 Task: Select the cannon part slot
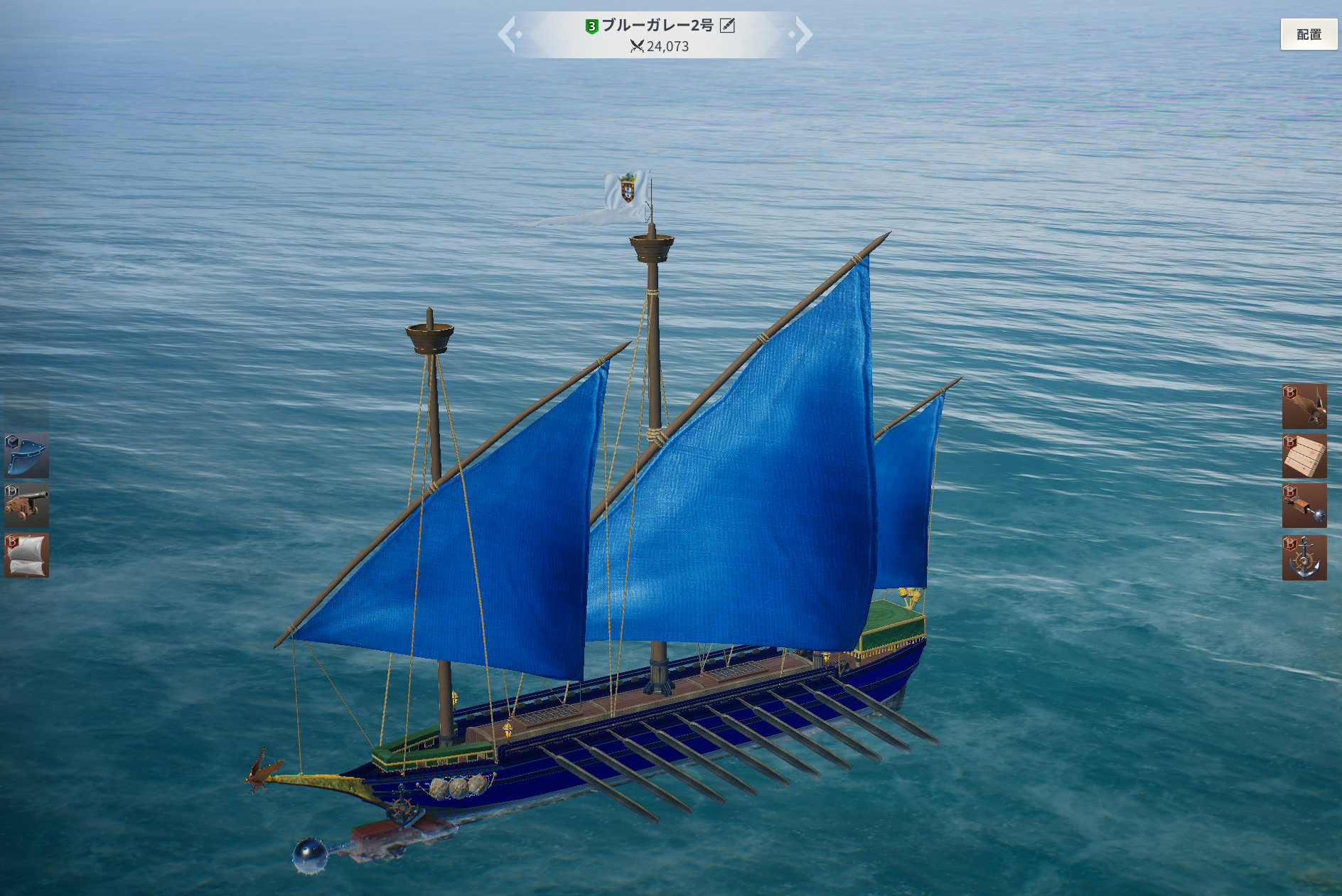27,506
